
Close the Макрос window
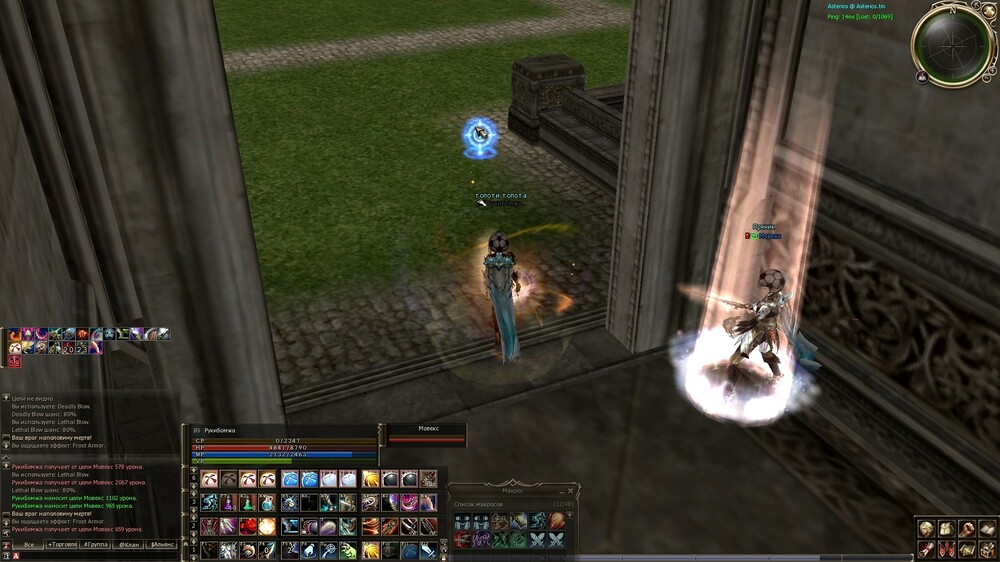click(571, 491)
